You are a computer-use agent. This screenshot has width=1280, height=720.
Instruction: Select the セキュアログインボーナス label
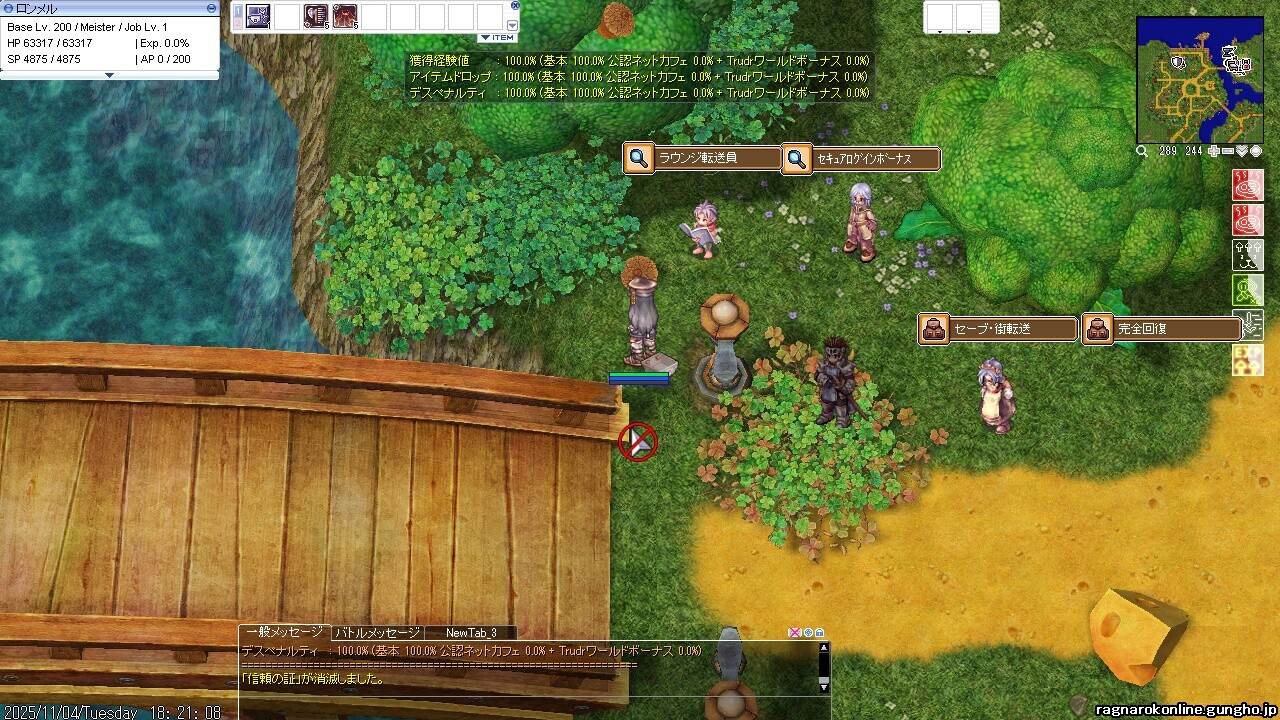(x=862, y=158)
